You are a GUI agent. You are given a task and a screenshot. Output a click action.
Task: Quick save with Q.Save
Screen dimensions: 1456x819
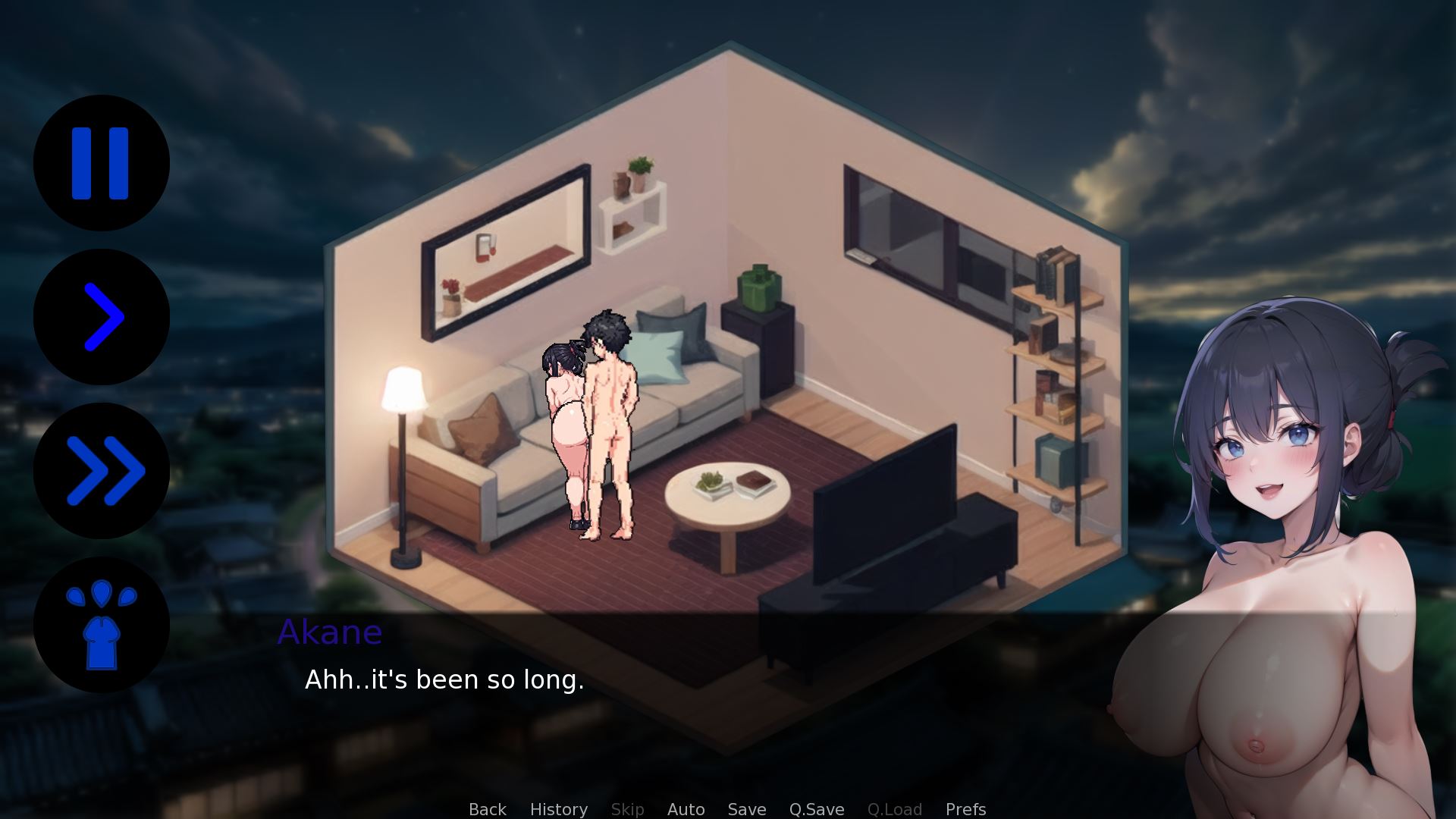tap(816, 809)
